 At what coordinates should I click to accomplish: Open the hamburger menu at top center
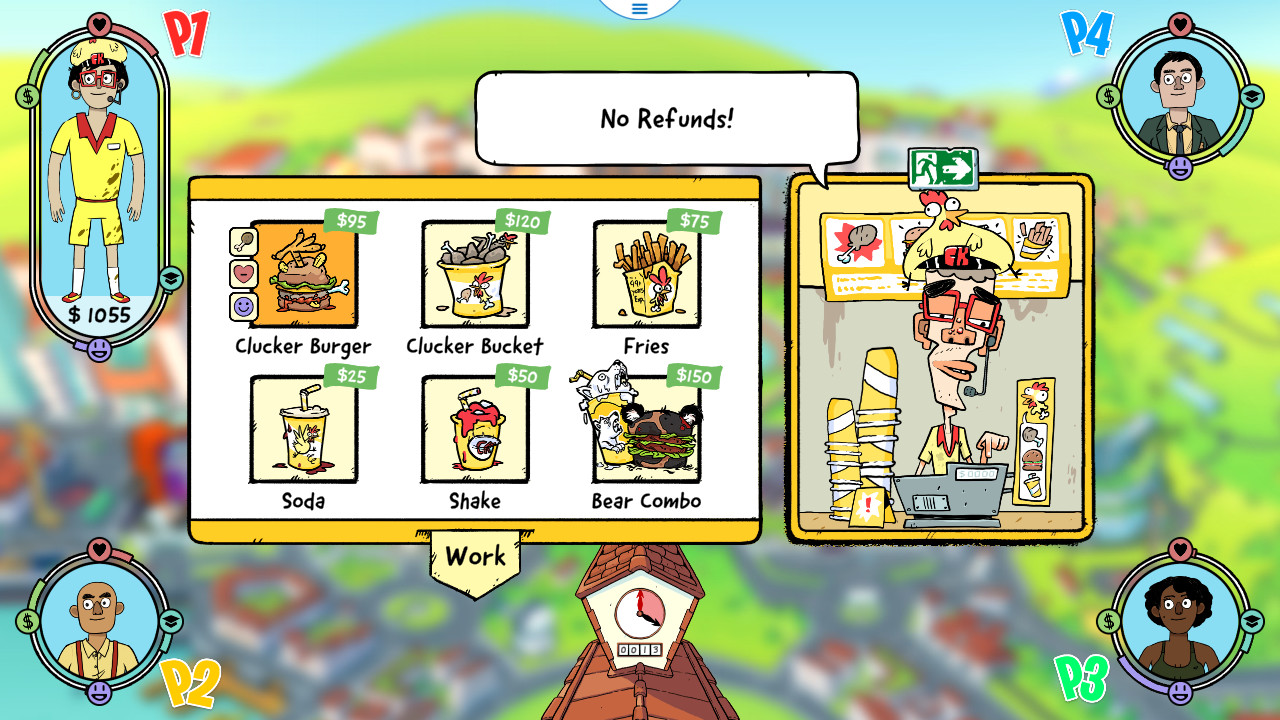click(x=639, y=10)
